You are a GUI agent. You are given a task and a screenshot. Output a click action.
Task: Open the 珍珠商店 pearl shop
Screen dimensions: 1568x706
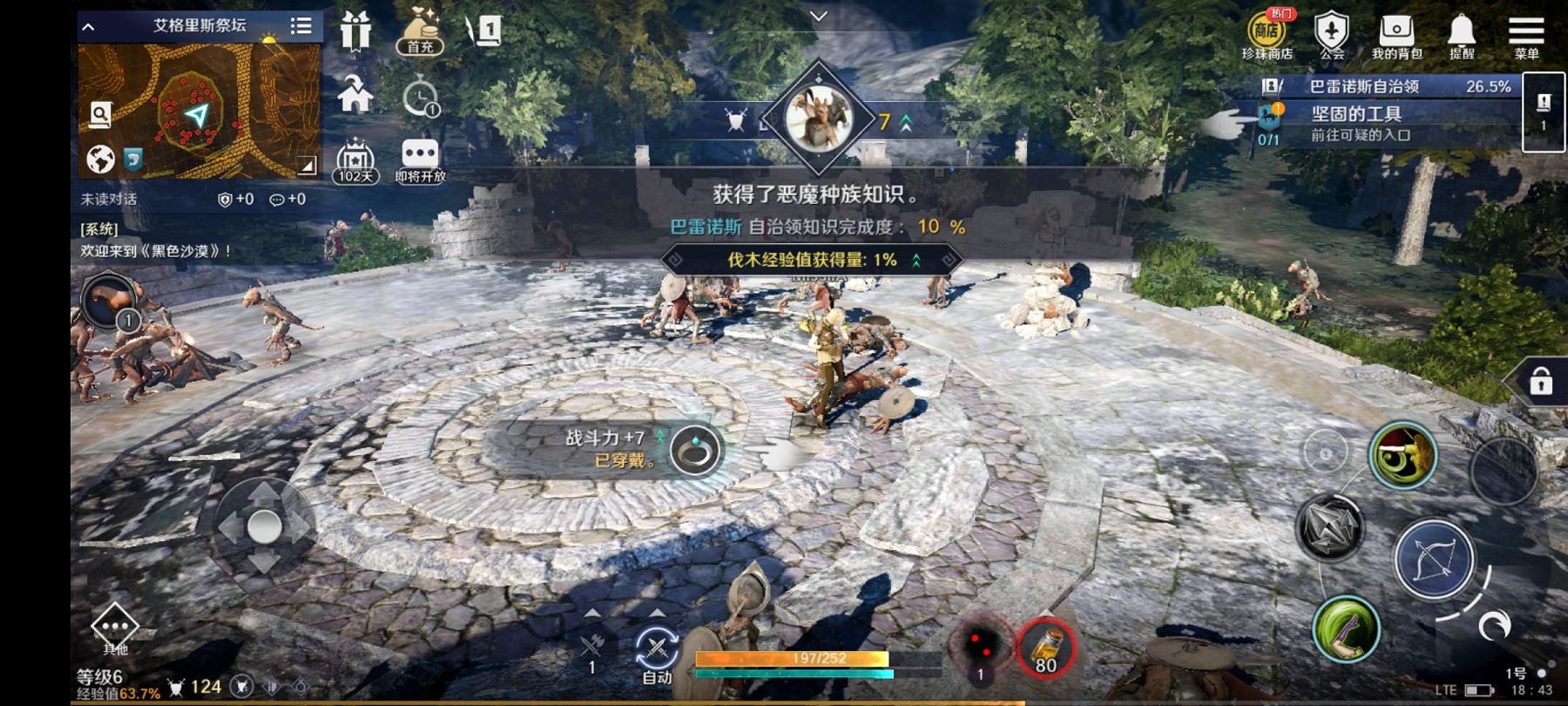pyautogui.click(x=1266, y=36)
